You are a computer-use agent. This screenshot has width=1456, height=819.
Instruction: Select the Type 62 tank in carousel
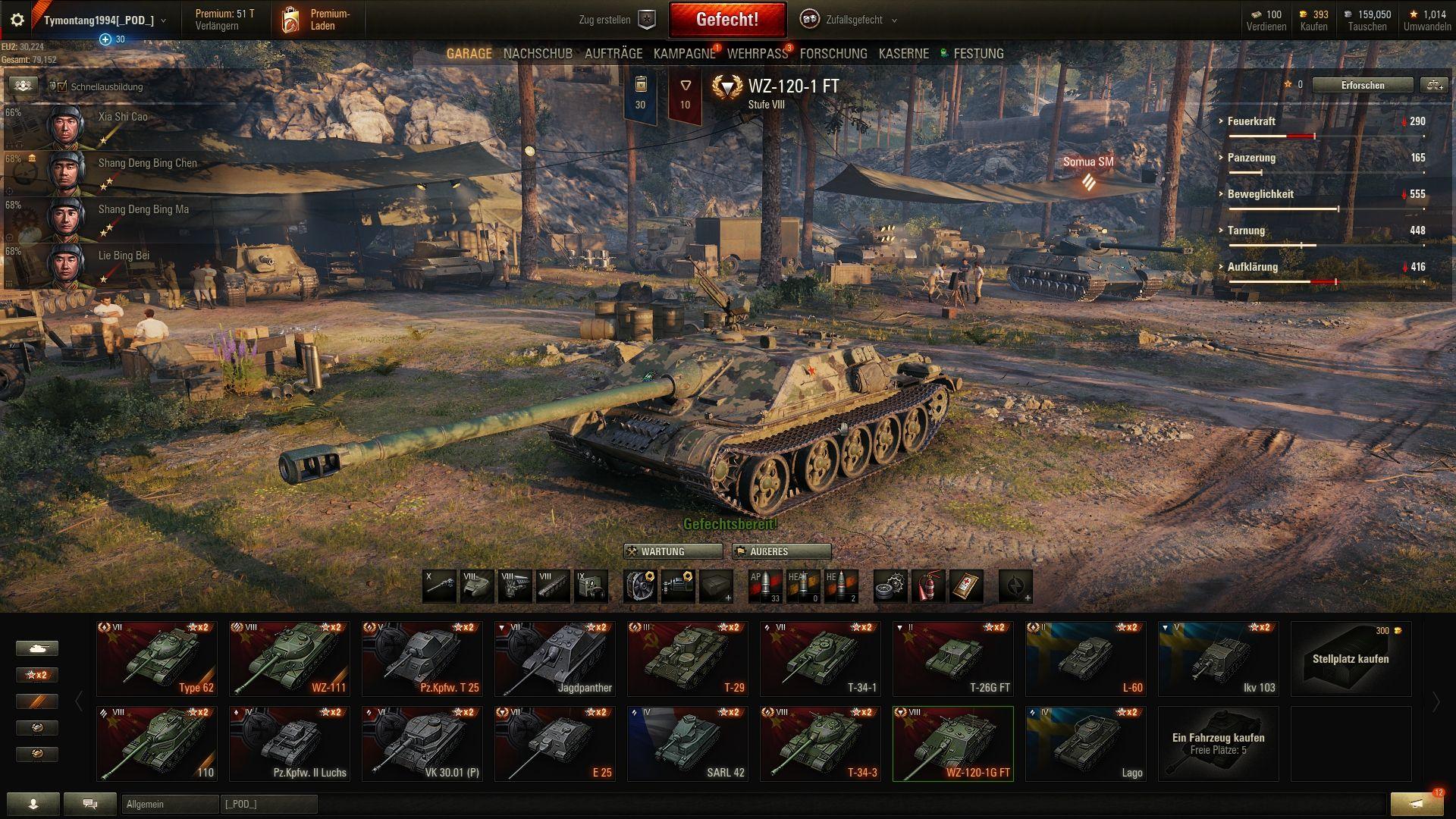[x=157, y=658]
